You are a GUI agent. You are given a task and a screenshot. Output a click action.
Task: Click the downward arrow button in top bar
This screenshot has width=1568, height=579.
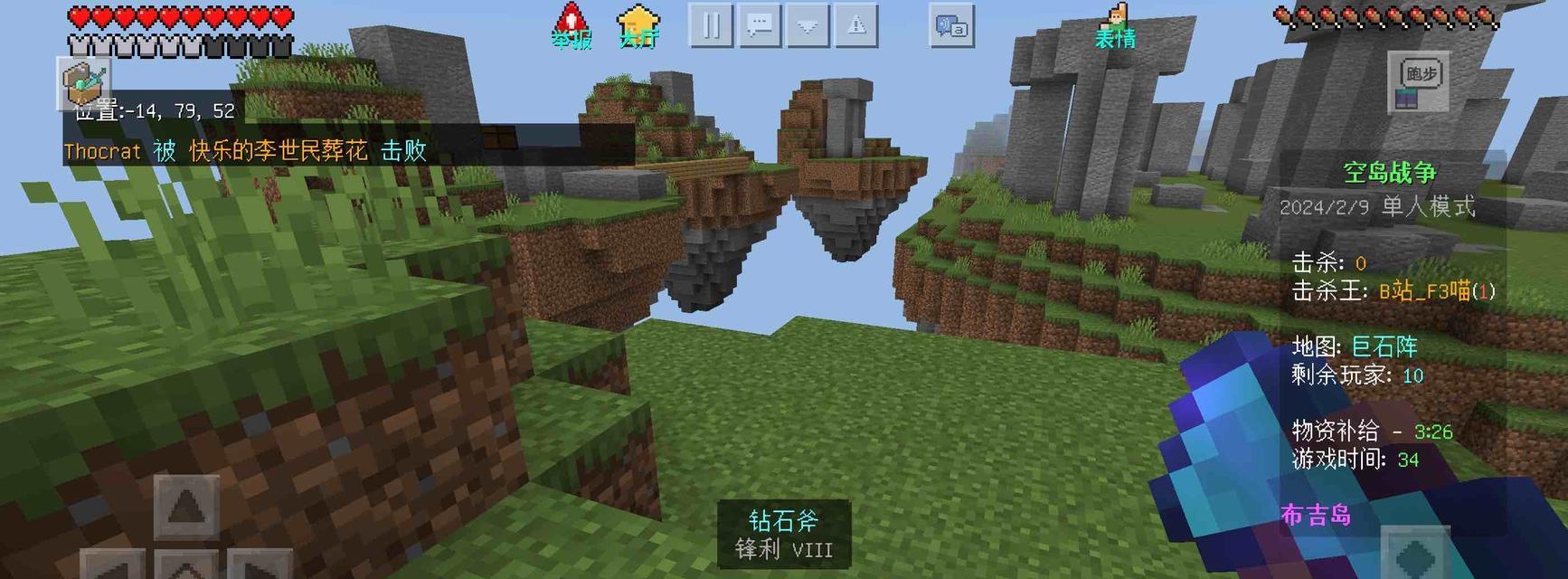(808, 25)
